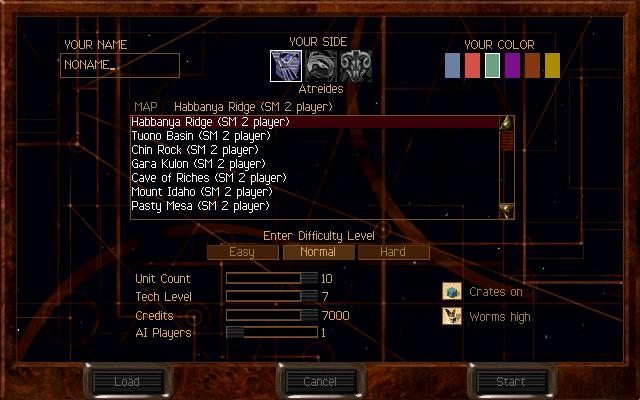Click the Your Name text field
This screenshot has width=640, height=400.
click(120, 66)
